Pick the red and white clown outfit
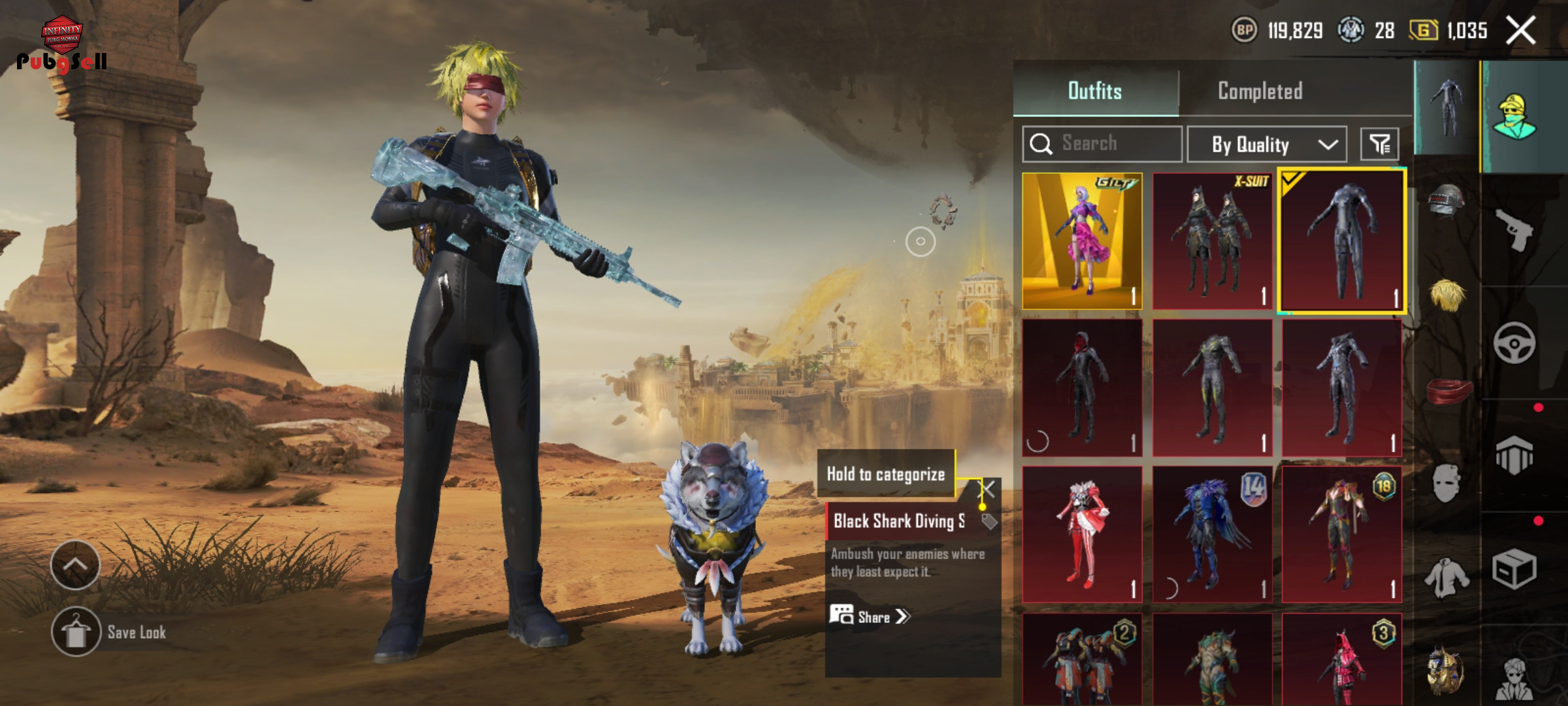Viewport: 1568px width, 706px height. pyautogui.click(x=1082, y=533)
